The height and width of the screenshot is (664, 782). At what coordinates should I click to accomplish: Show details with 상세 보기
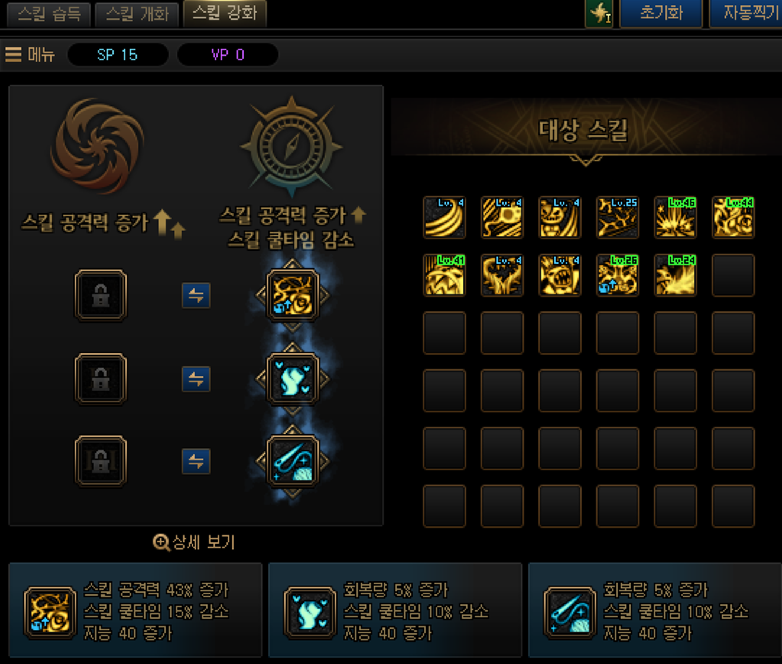click(194, 542)
